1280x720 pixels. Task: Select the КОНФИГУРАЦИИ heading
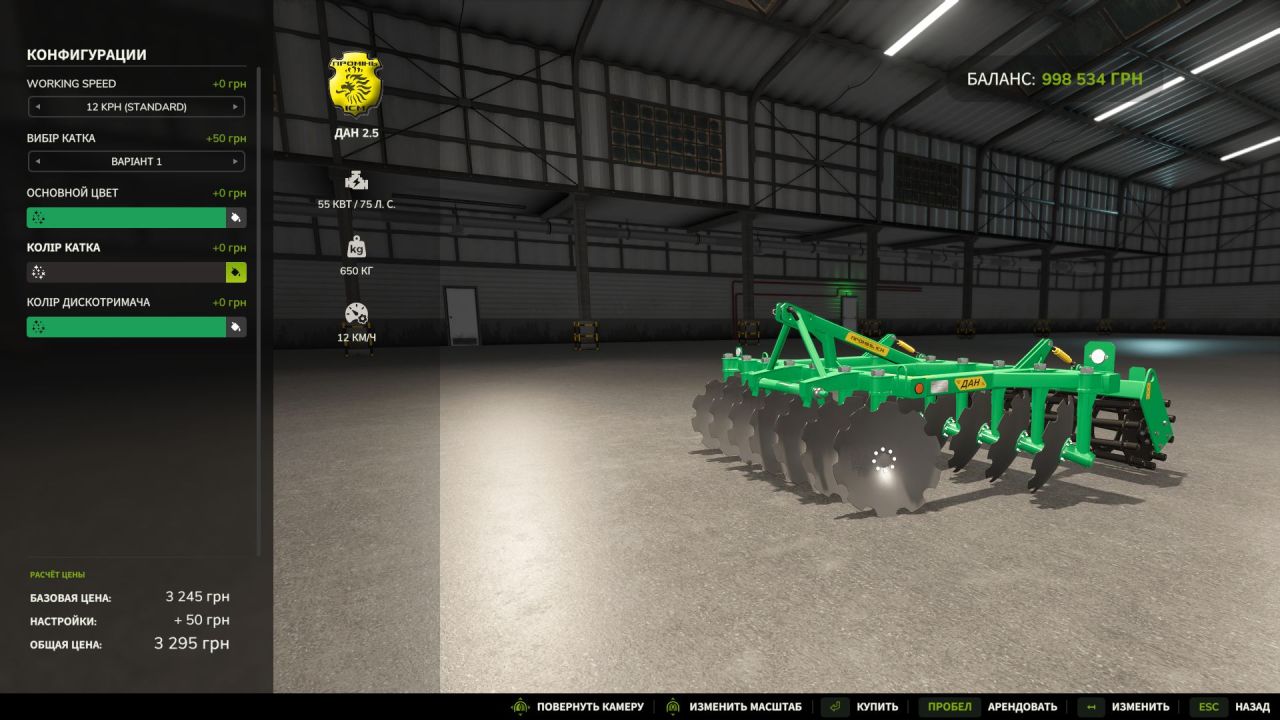[87, 55]
